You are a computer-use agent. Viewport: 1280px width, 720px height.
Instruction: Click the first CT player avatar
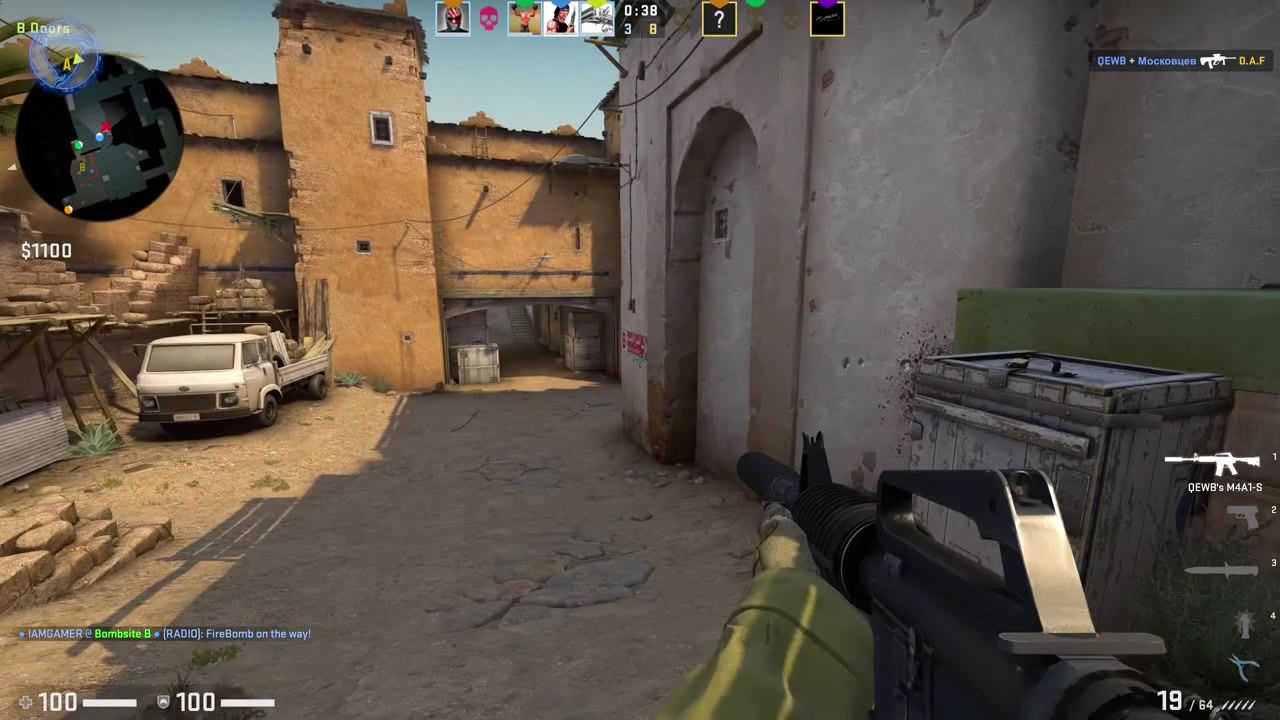click(x=453, y=18)
